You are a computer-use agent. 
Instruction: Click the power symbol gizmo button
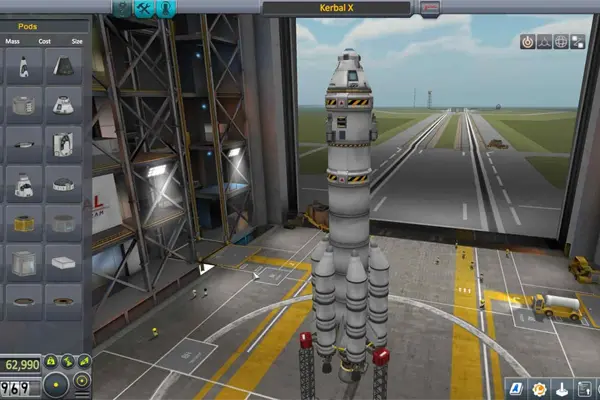[526, 42]
